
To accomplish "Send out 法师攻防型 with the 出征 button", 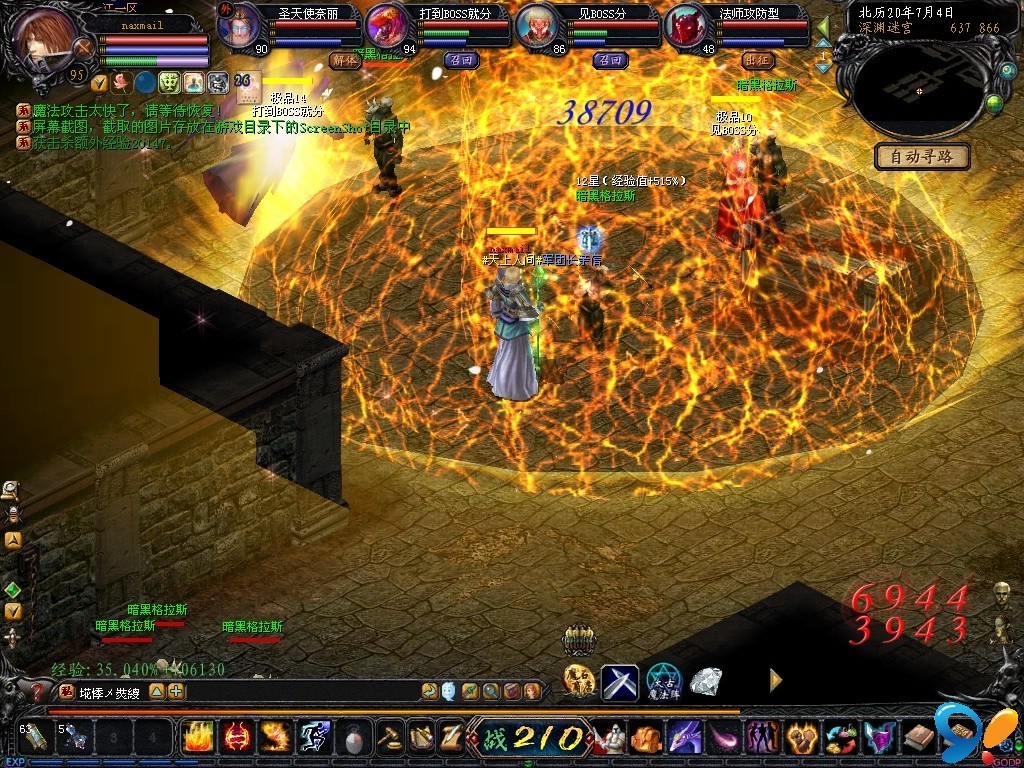I will click(x=758, y=60).
